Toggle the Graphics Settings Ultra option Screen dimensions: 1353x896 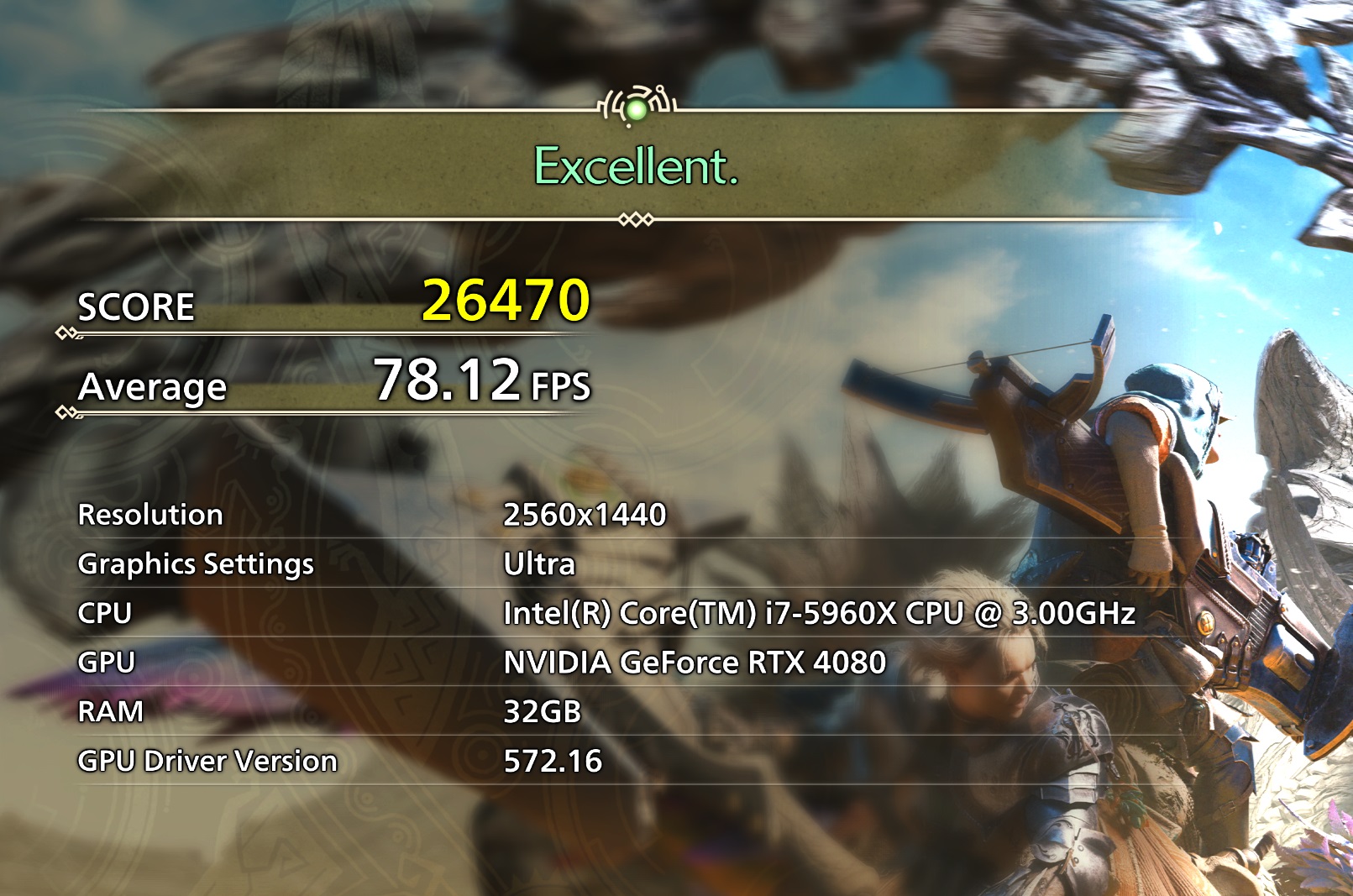[538, 564]
